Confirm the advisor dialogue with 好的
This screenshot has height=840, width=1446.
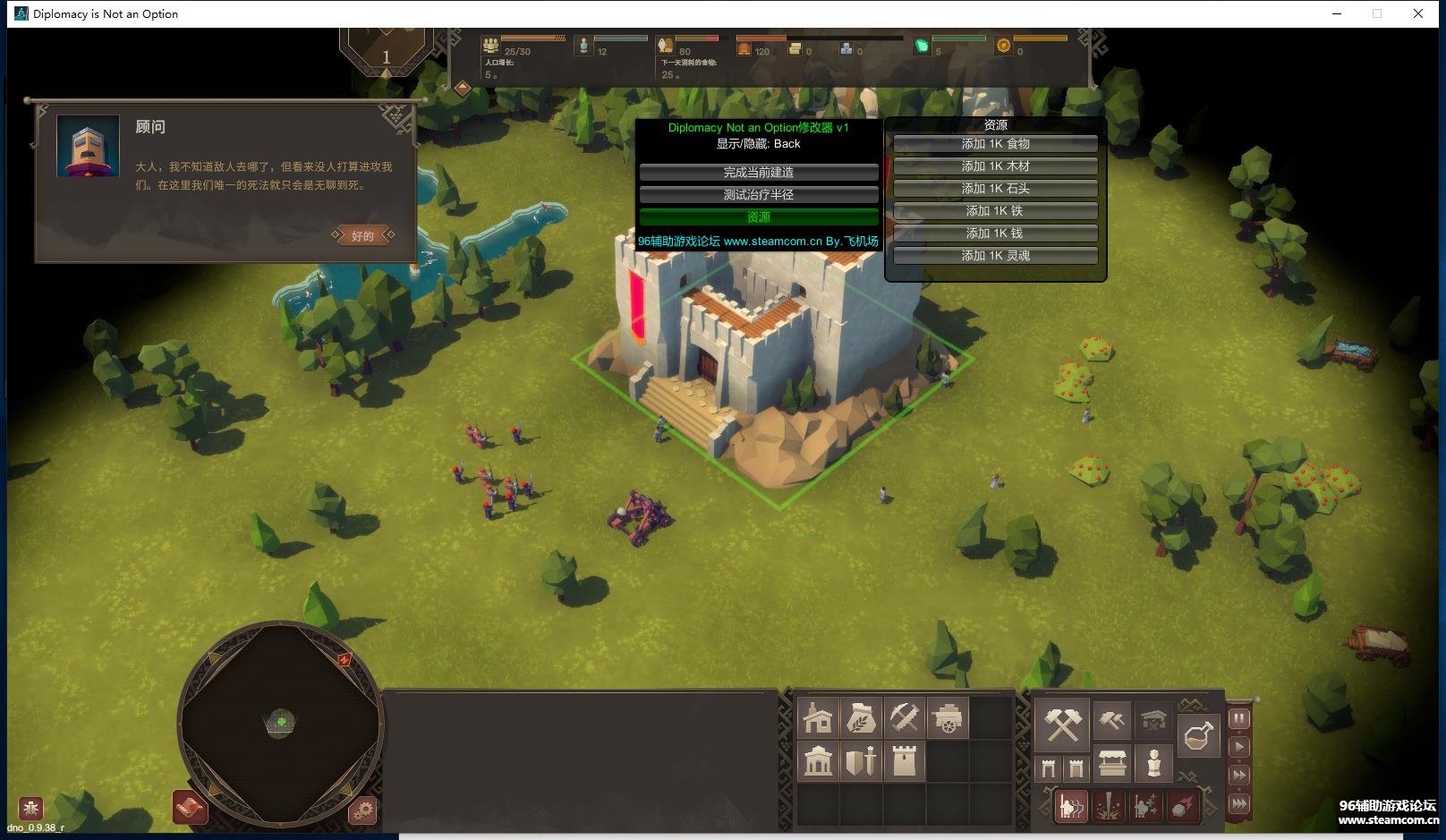pos(362,236)
